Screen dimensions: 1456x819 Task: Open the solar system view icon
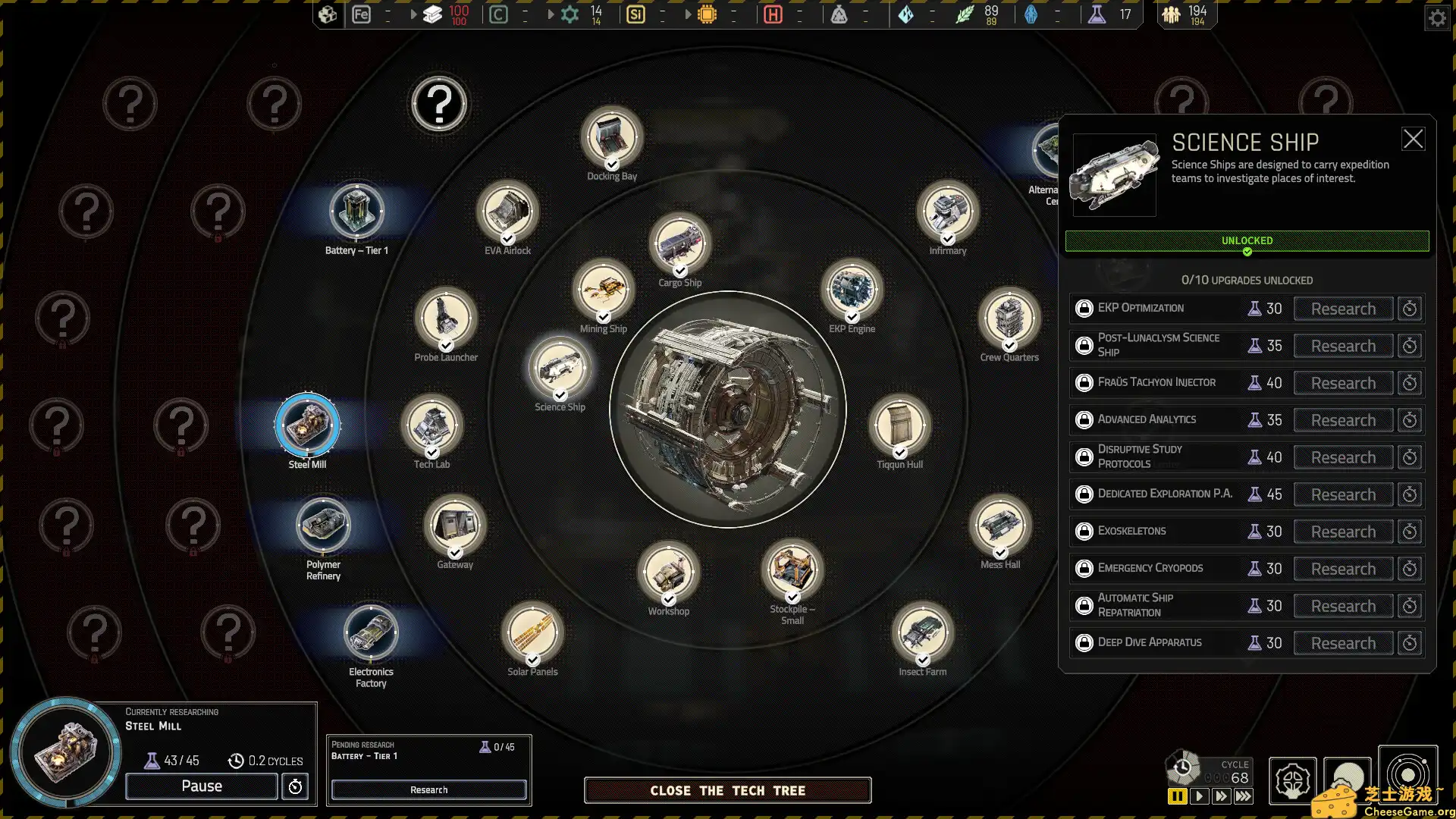coord(1409,775)
